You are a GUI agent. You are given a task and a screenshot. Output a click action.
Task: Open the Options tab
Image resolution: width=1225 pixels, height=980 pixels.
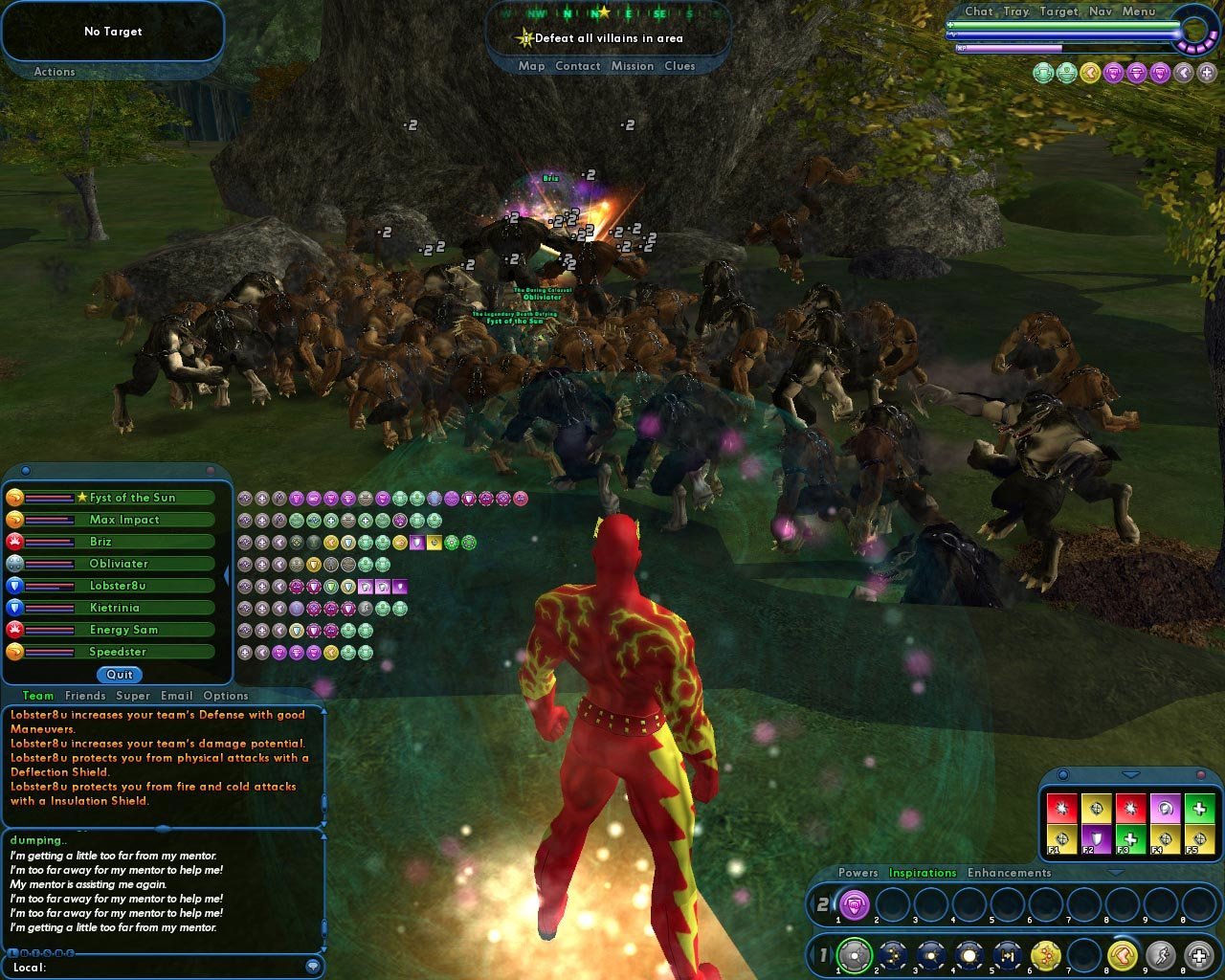coord(226,696)
